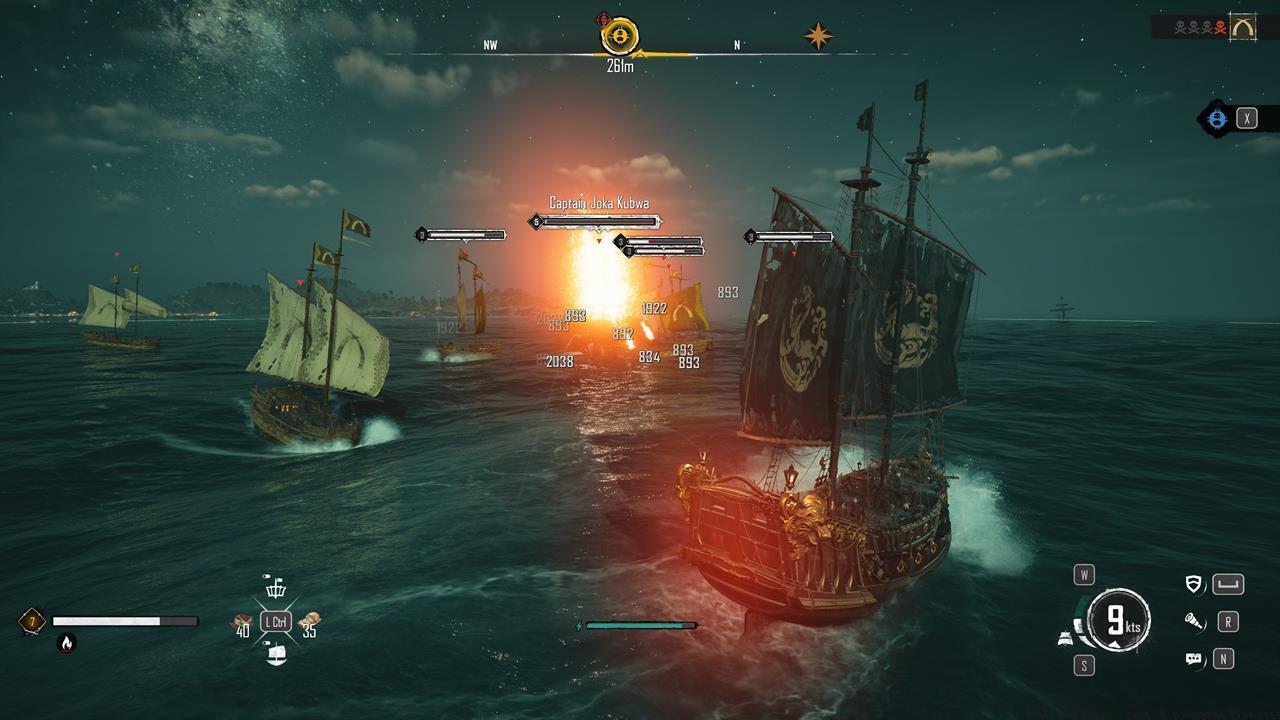Select the ship icon on the quick wheel
Image resolution: width=1280 pixels, height=720 pixels.
coord(276,655)
